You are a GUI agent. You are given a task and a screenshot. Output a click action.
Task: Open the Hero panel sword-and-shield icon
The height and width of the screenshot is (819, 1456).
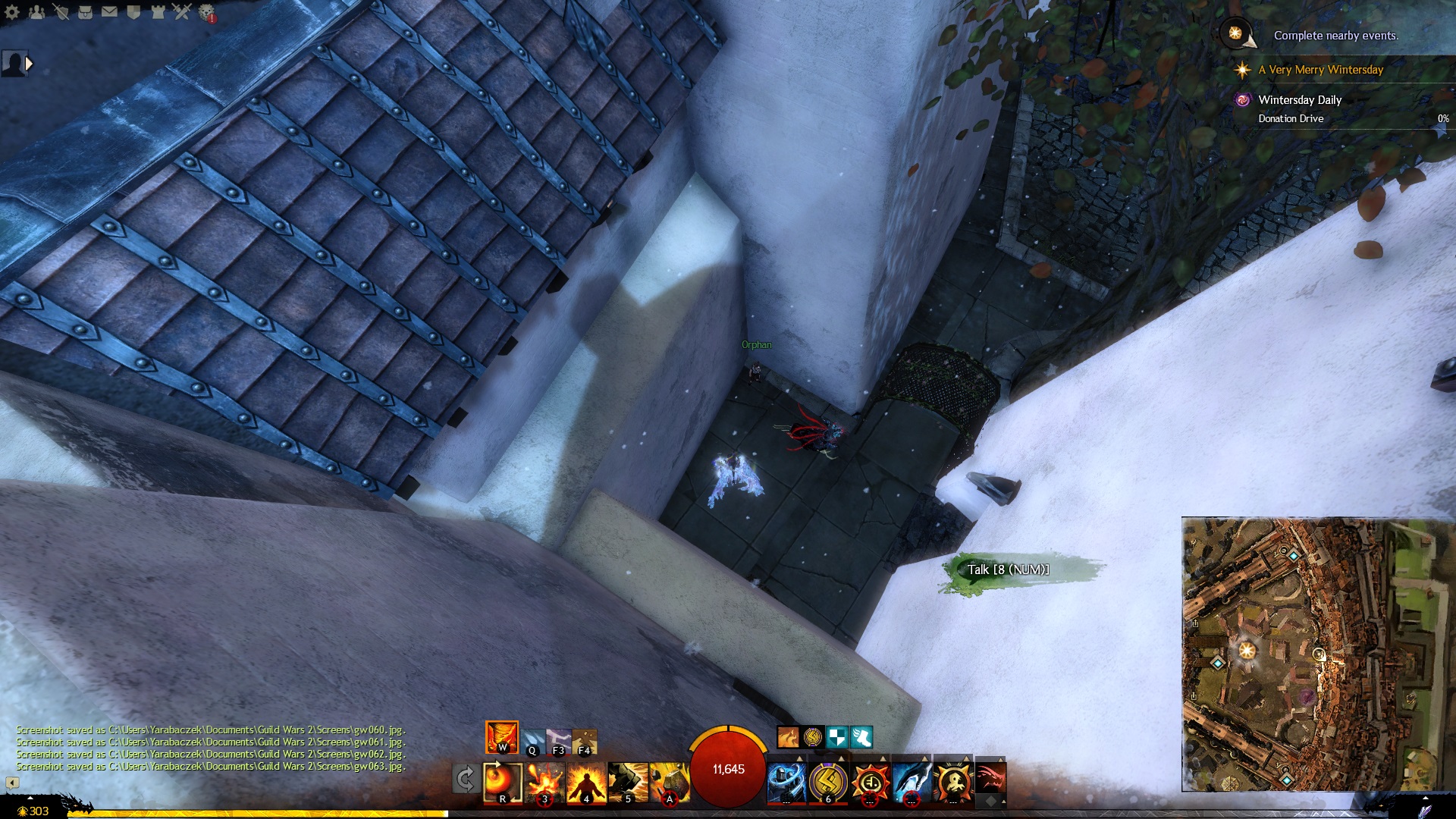(61, 12)
